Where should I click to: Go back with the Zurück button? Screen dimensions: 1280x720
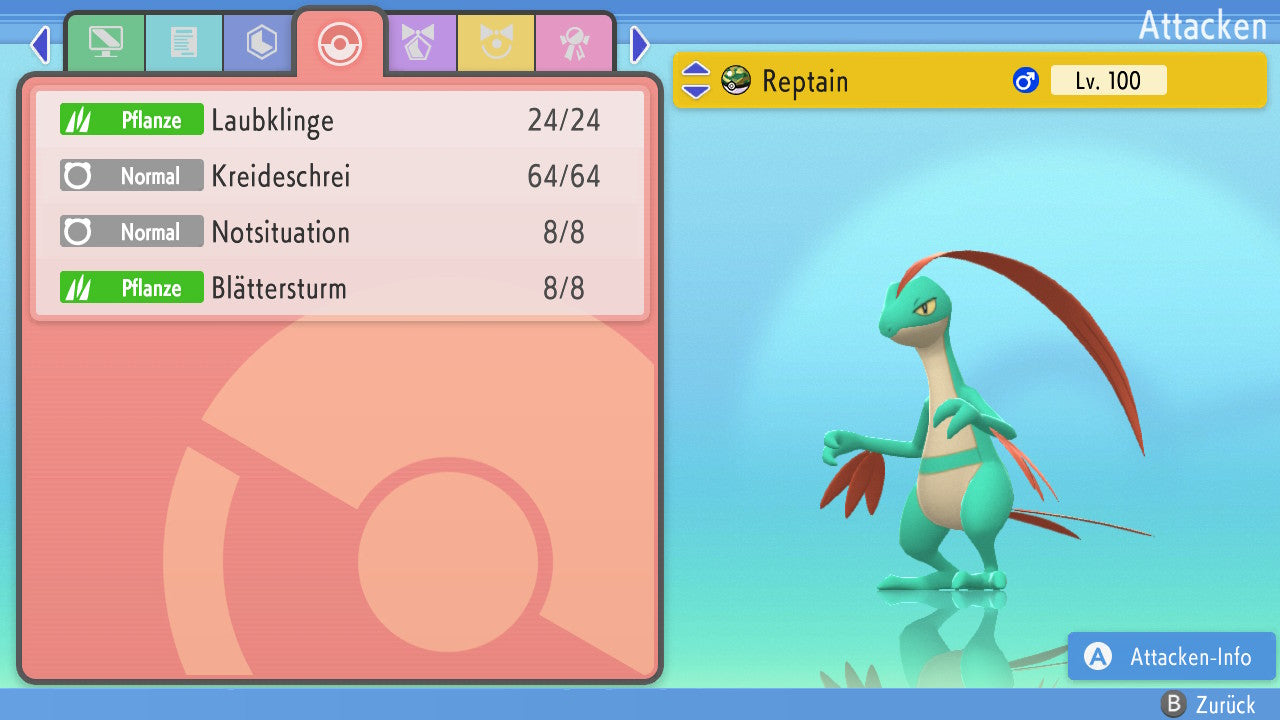(1208, 705)
